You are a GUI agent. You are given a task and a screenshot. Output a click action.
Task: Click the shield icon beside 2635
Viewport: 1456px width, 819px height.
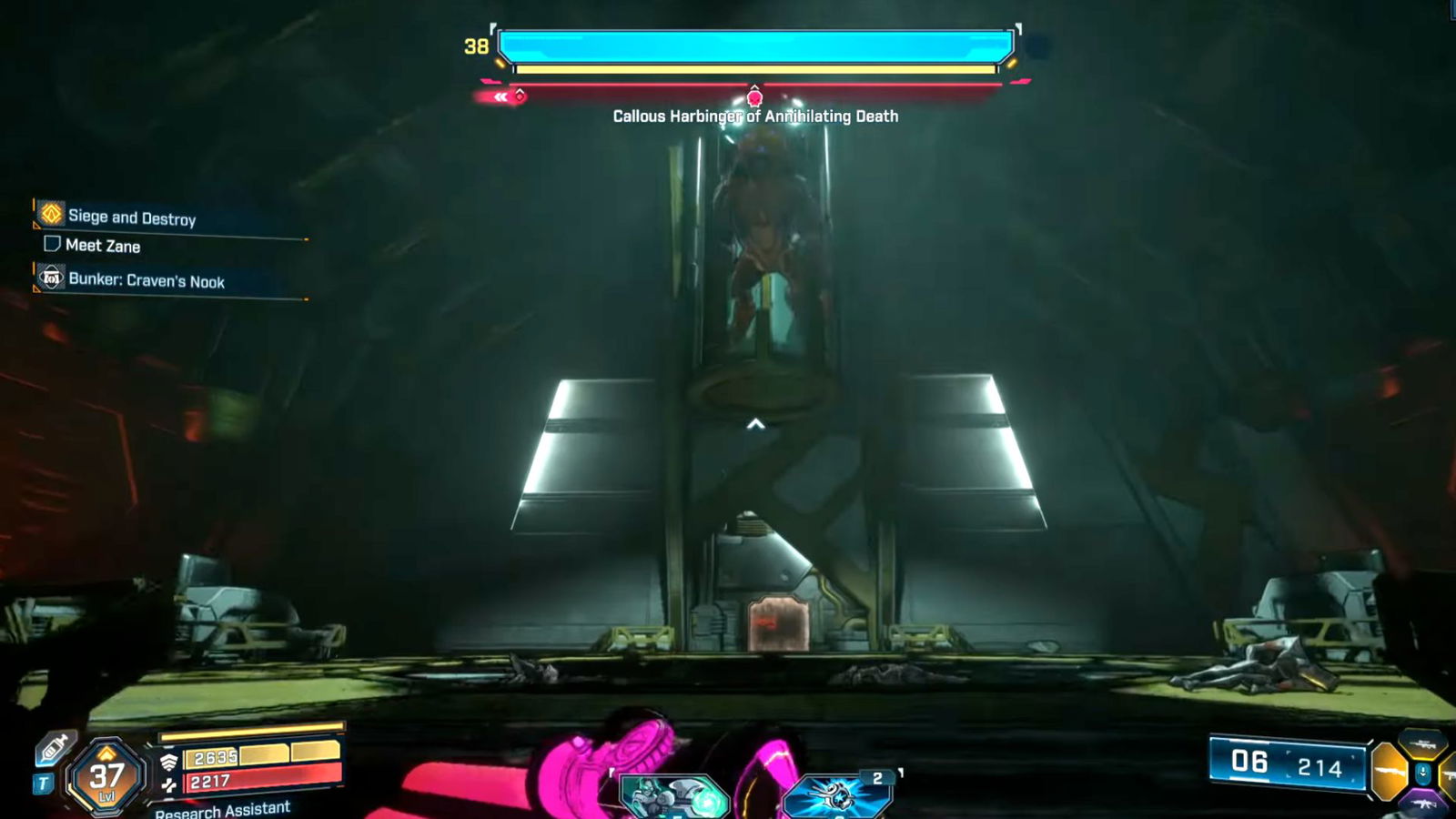tap(169, 760)
